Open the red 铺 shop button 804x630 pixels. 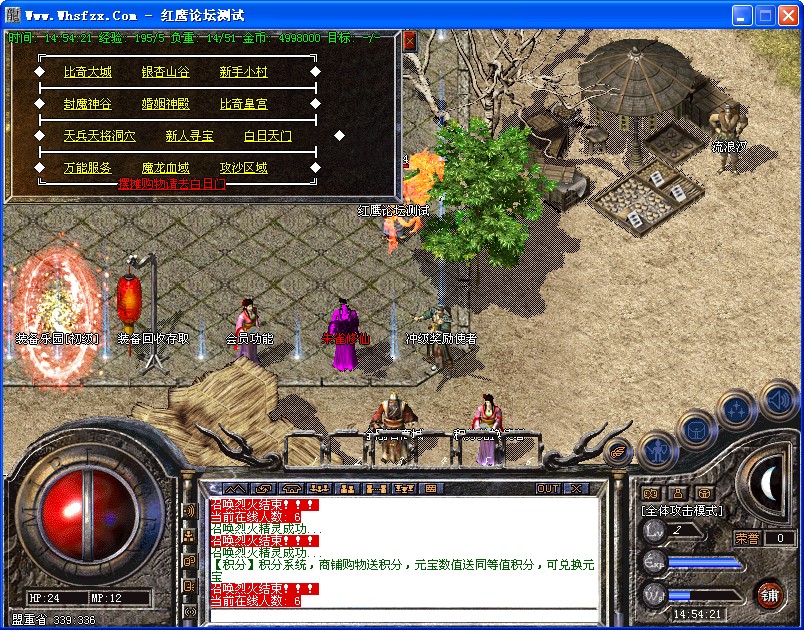pyautogui.click(x=769, y=594)
